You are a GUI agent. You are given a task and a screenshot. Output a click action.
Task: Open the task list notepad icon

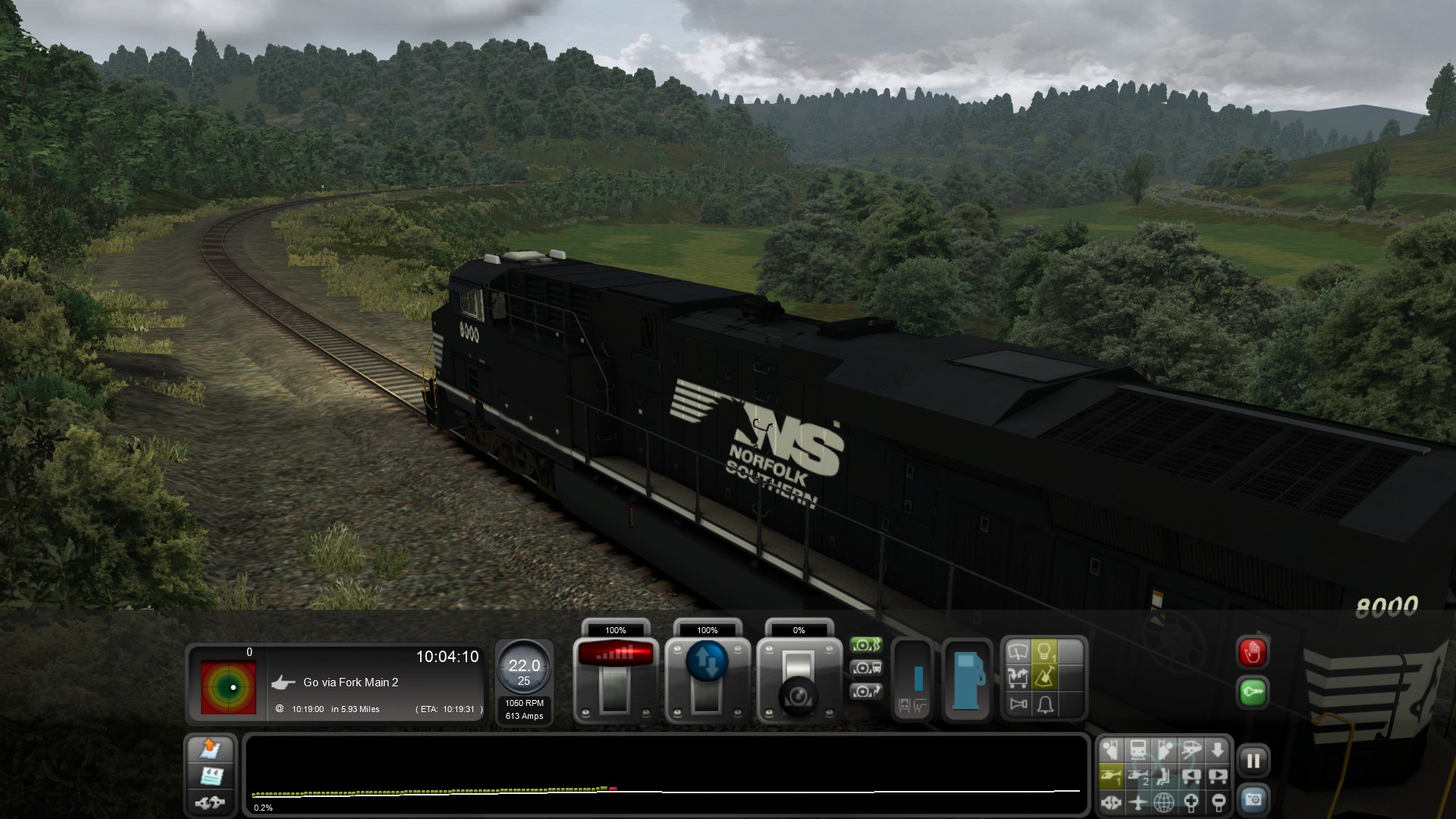pos(211,776)
